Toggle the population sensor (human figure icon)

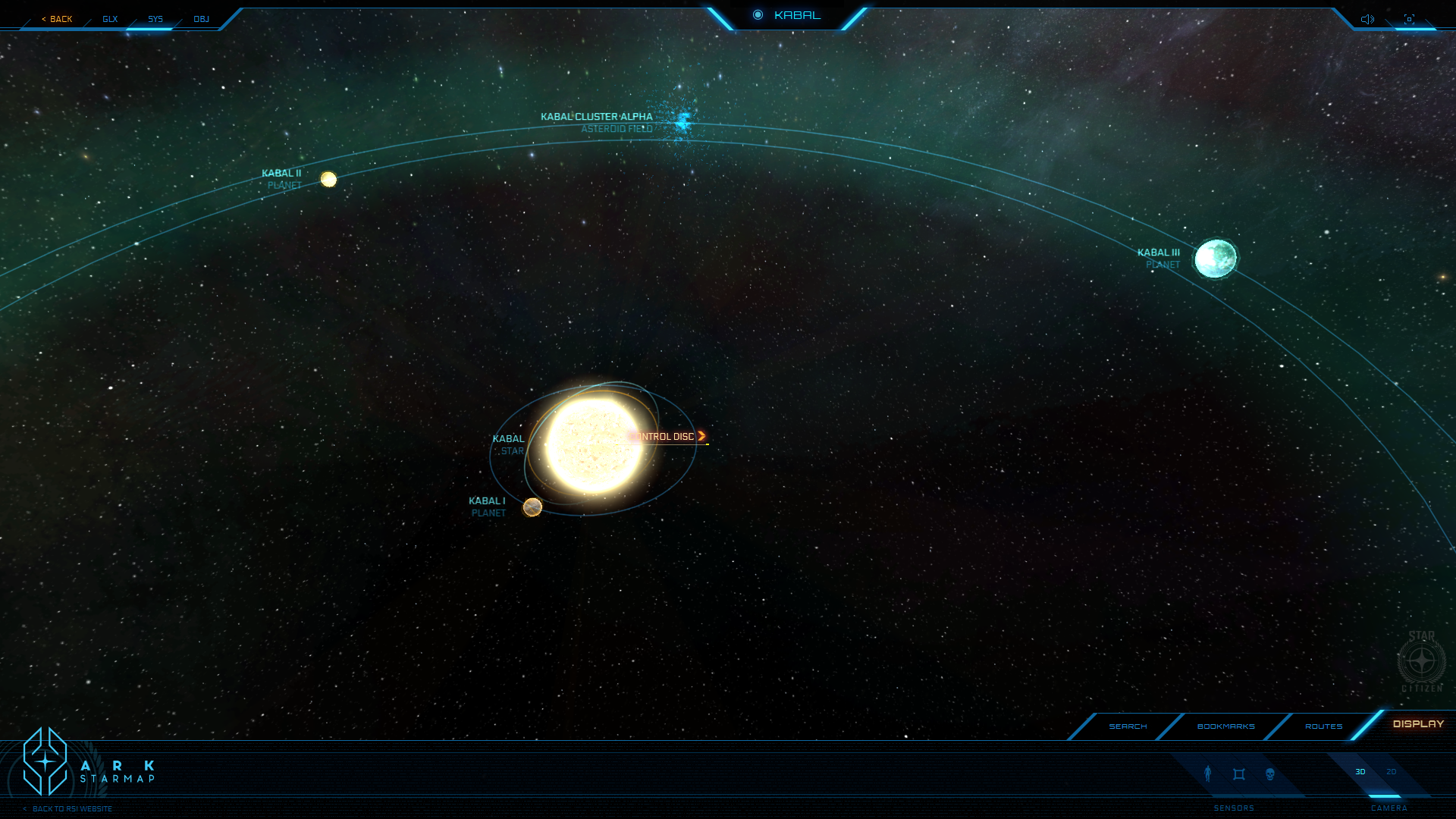1208,773
